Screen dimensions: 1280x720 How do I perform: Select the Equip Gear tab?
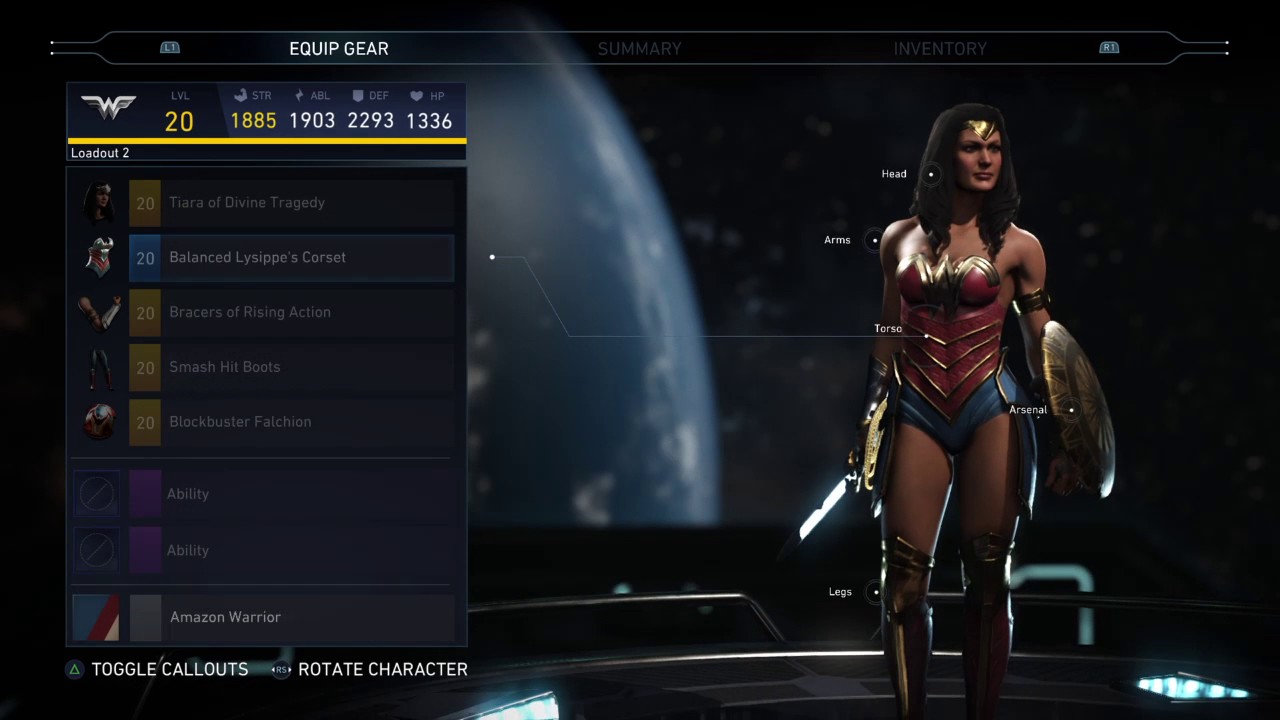click(x=339, y=48)
